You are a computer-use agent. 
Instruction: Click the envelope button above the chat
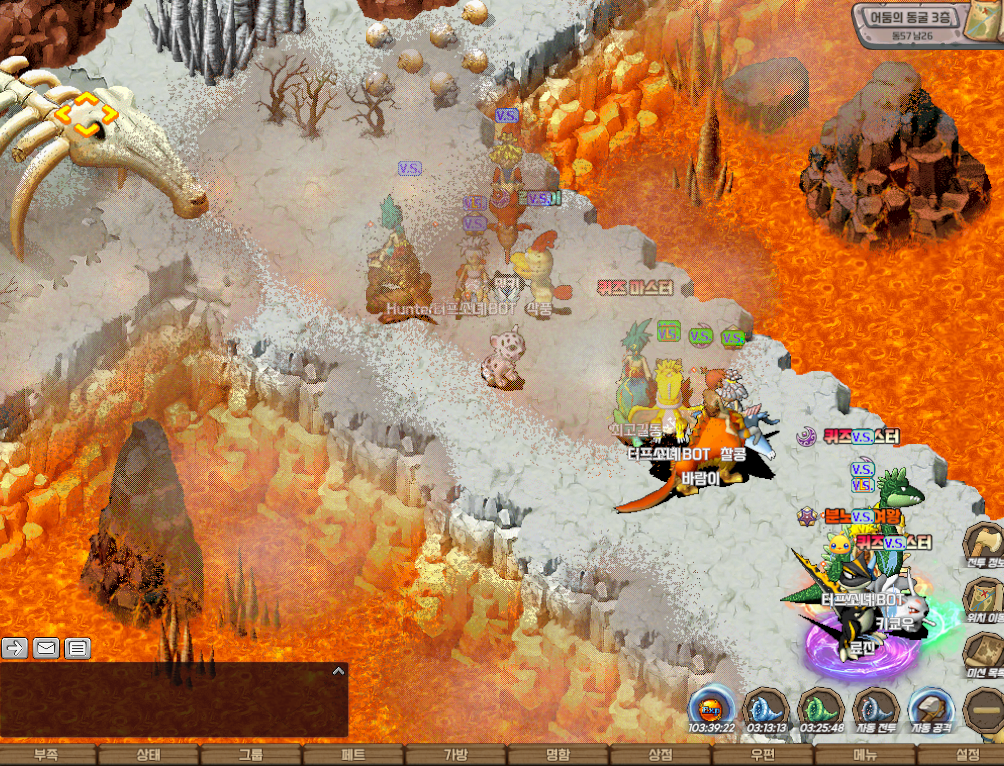(46, 648)
